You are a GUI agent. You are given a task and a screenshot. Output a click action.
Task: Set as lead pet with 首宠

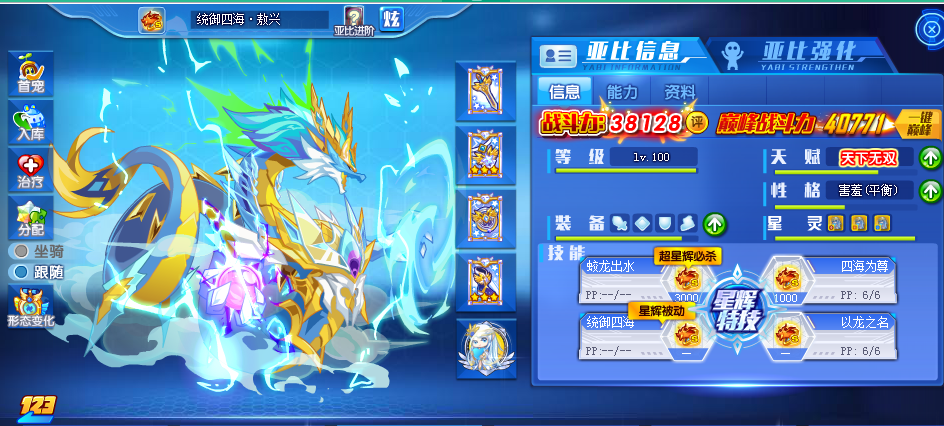[x=30, y=75]
